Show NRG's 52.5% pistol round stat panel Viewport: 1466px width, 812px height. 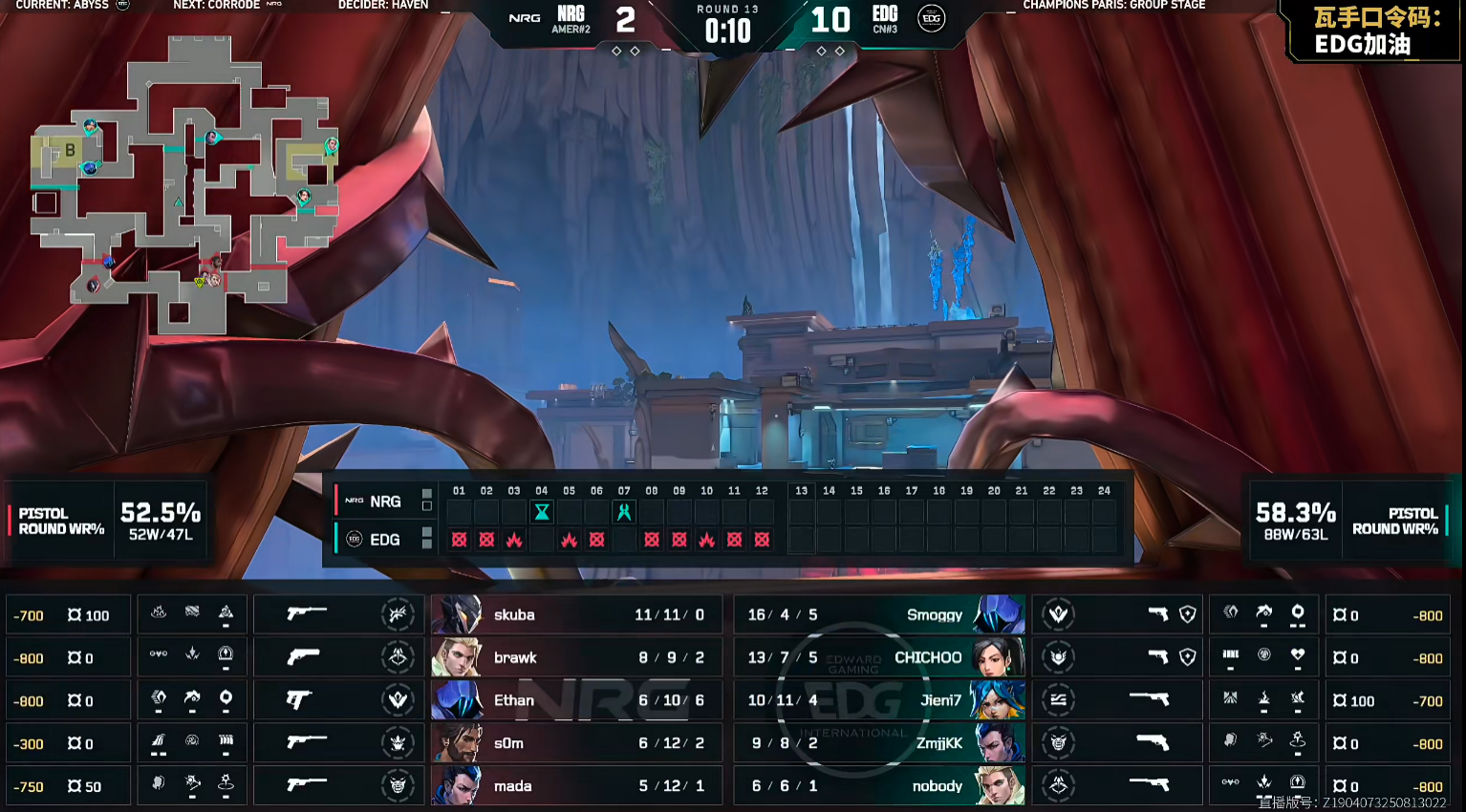pyautogui.click(x=107, y=521)
